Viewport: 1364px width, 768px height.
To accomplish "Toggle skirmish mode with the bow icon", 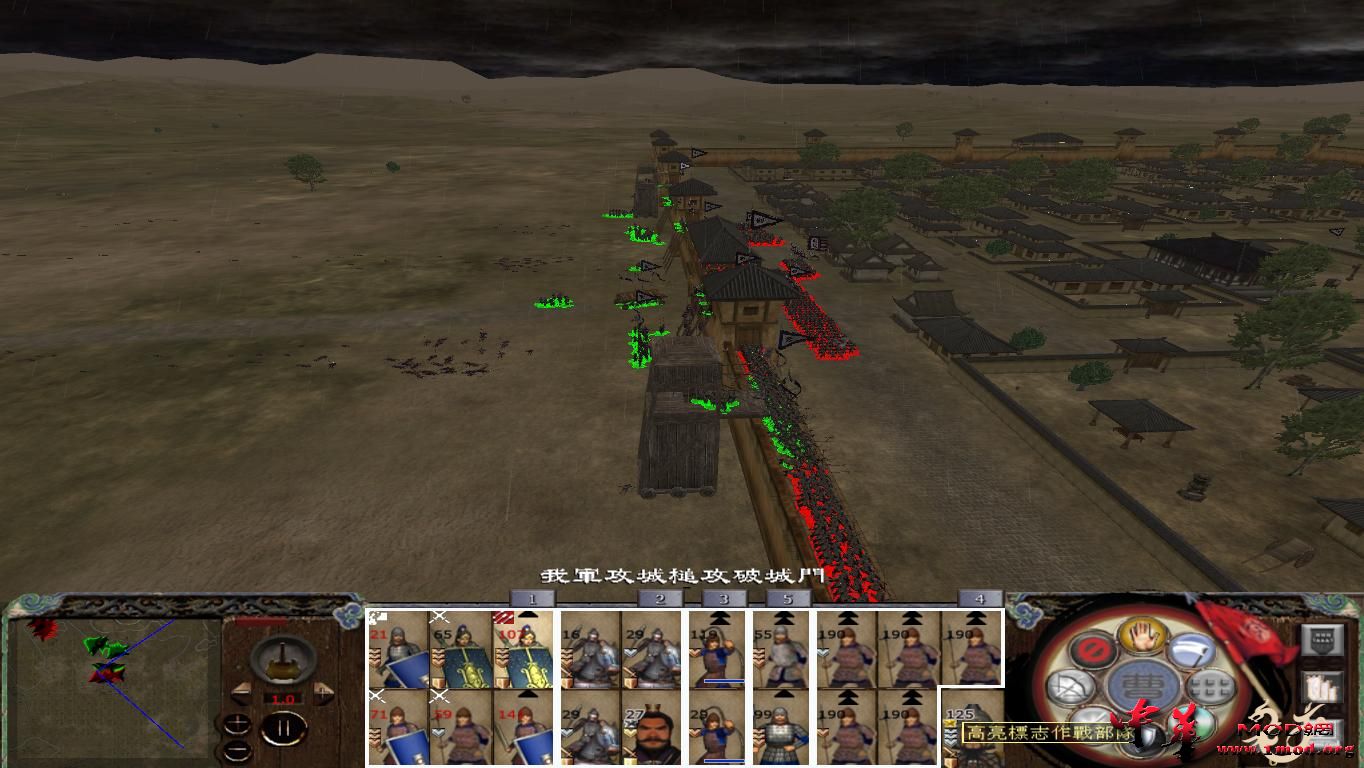I will [1071, 686].
